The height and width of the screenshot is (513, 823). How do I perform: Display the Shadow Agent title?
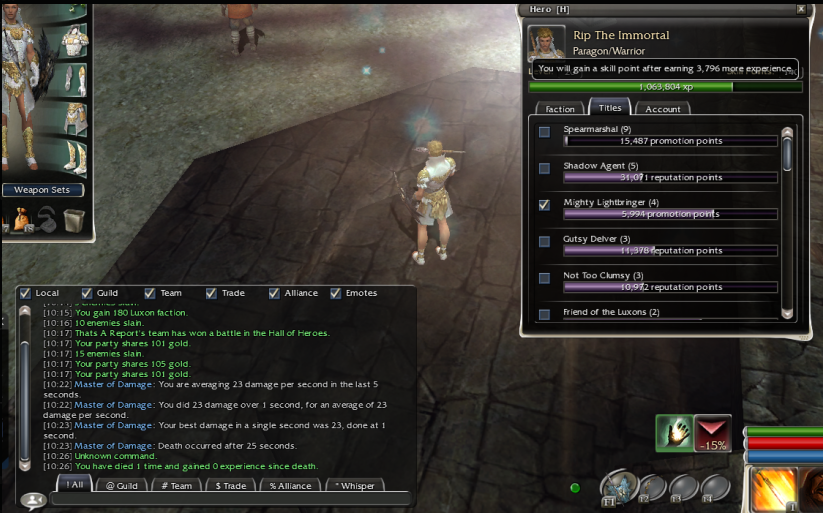click(x=544, y=168)
